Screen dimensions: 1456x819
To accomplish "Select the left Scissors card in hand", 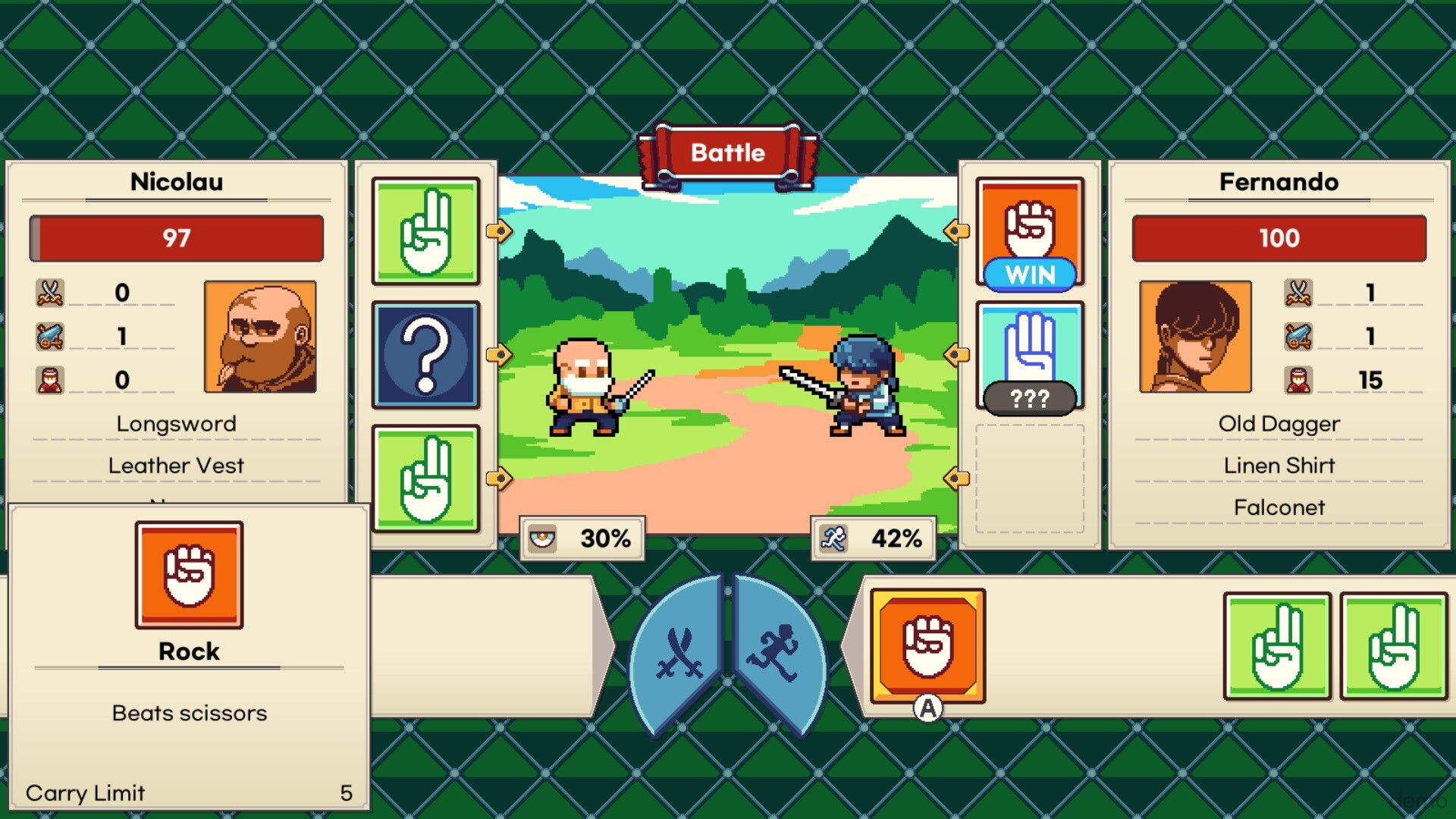I will [x=1276, y=646].
